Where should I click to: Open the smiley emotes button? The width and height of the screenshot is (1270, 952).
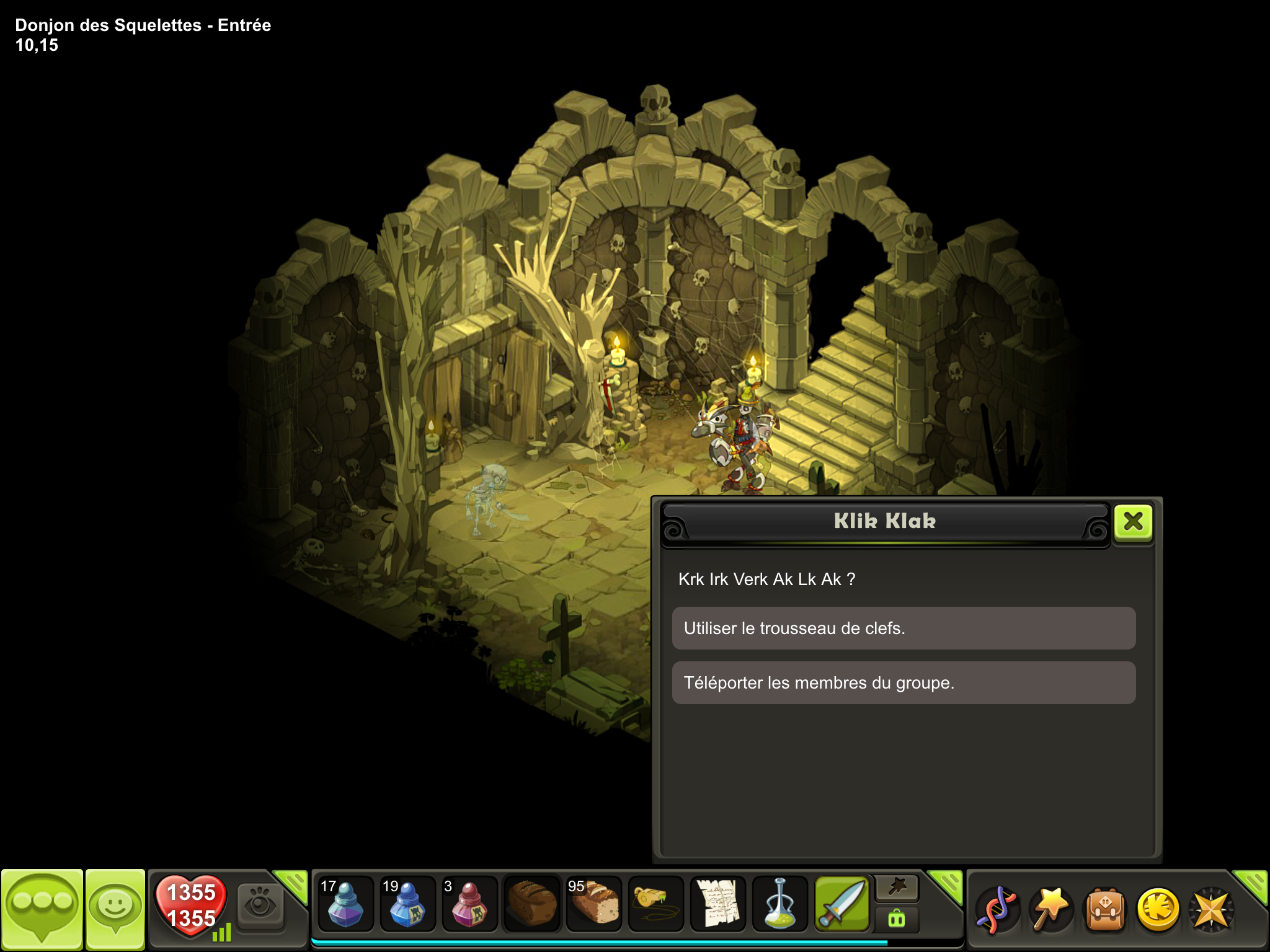[x=115, y=909]
